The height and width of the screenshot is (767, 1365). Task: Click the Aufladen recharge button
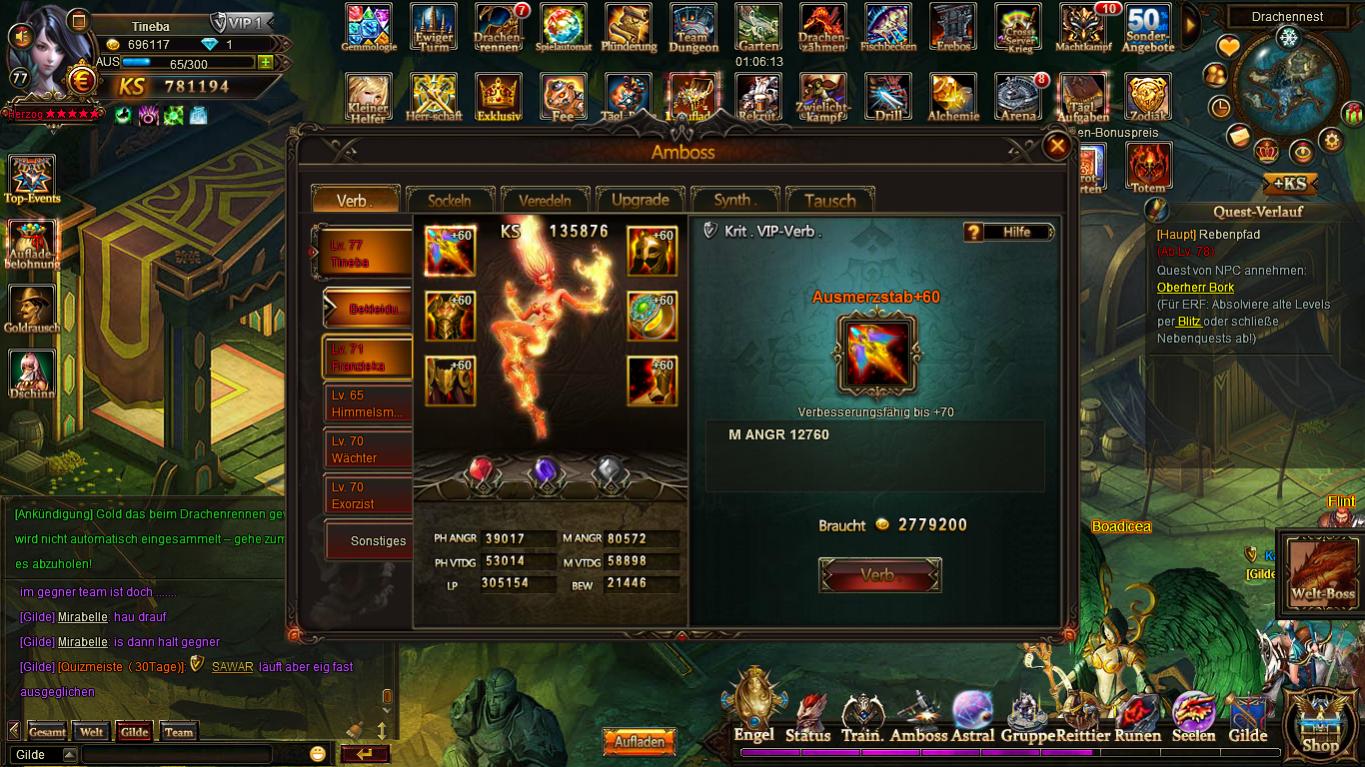(639, 742)
